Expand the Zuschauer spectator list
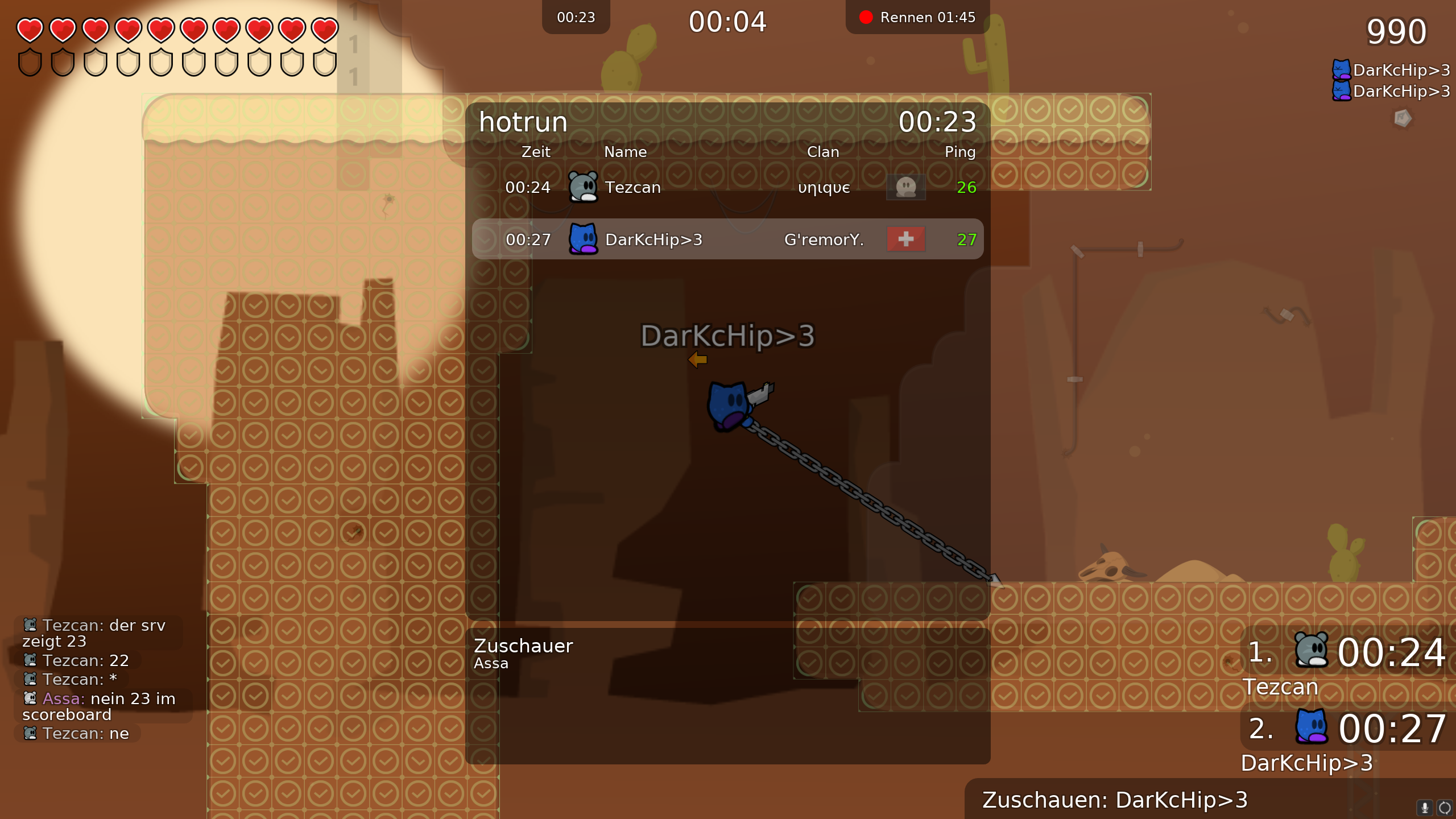 click(523, 646)
